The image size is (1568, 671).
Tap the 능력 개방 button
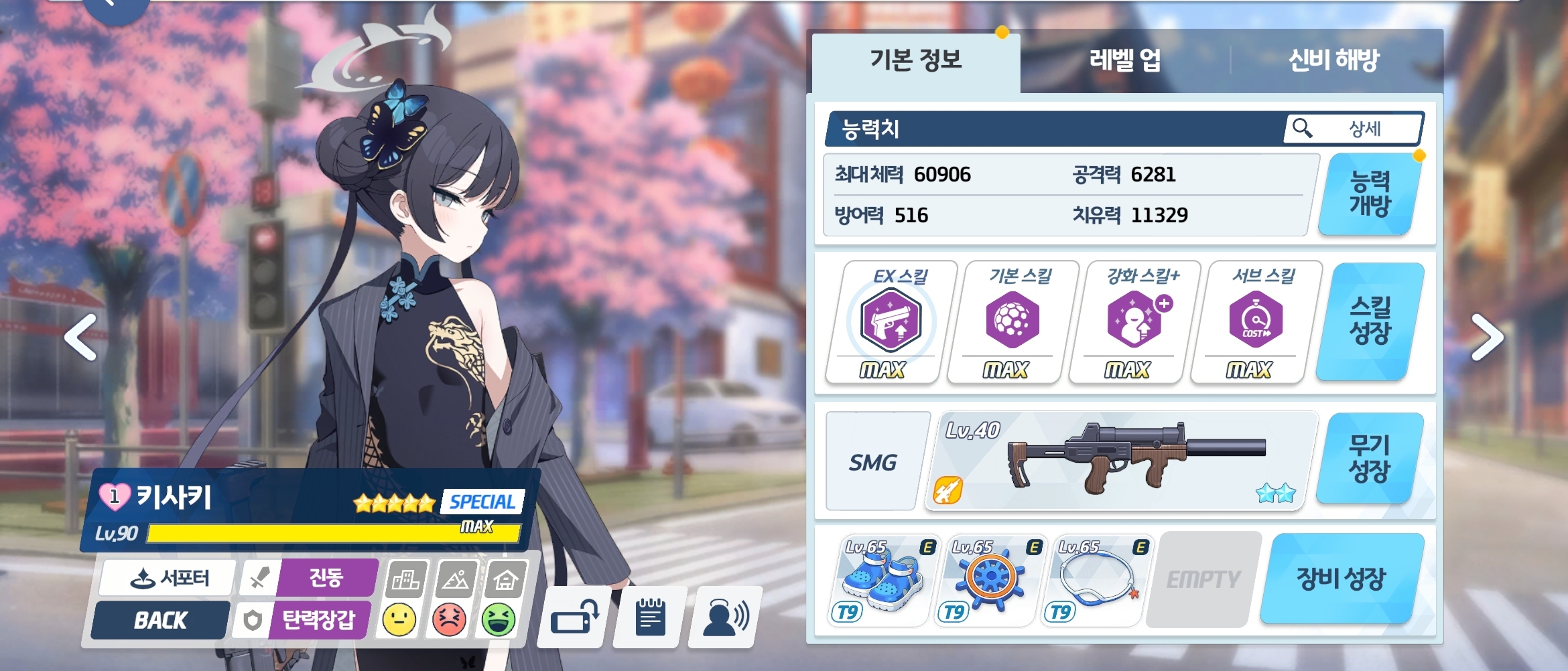pyautogui.click(x=1370, y=194)
